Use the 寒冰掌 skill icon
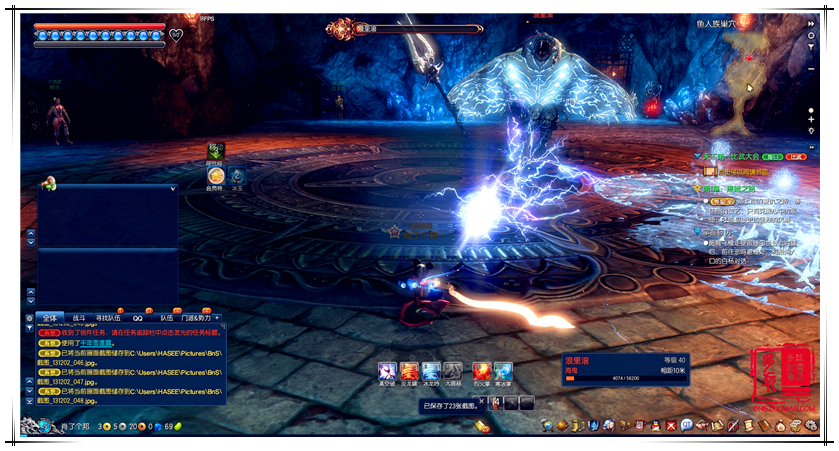Image resolution: width=839 pixels, height=451 pixels. (x=503, y=371)
